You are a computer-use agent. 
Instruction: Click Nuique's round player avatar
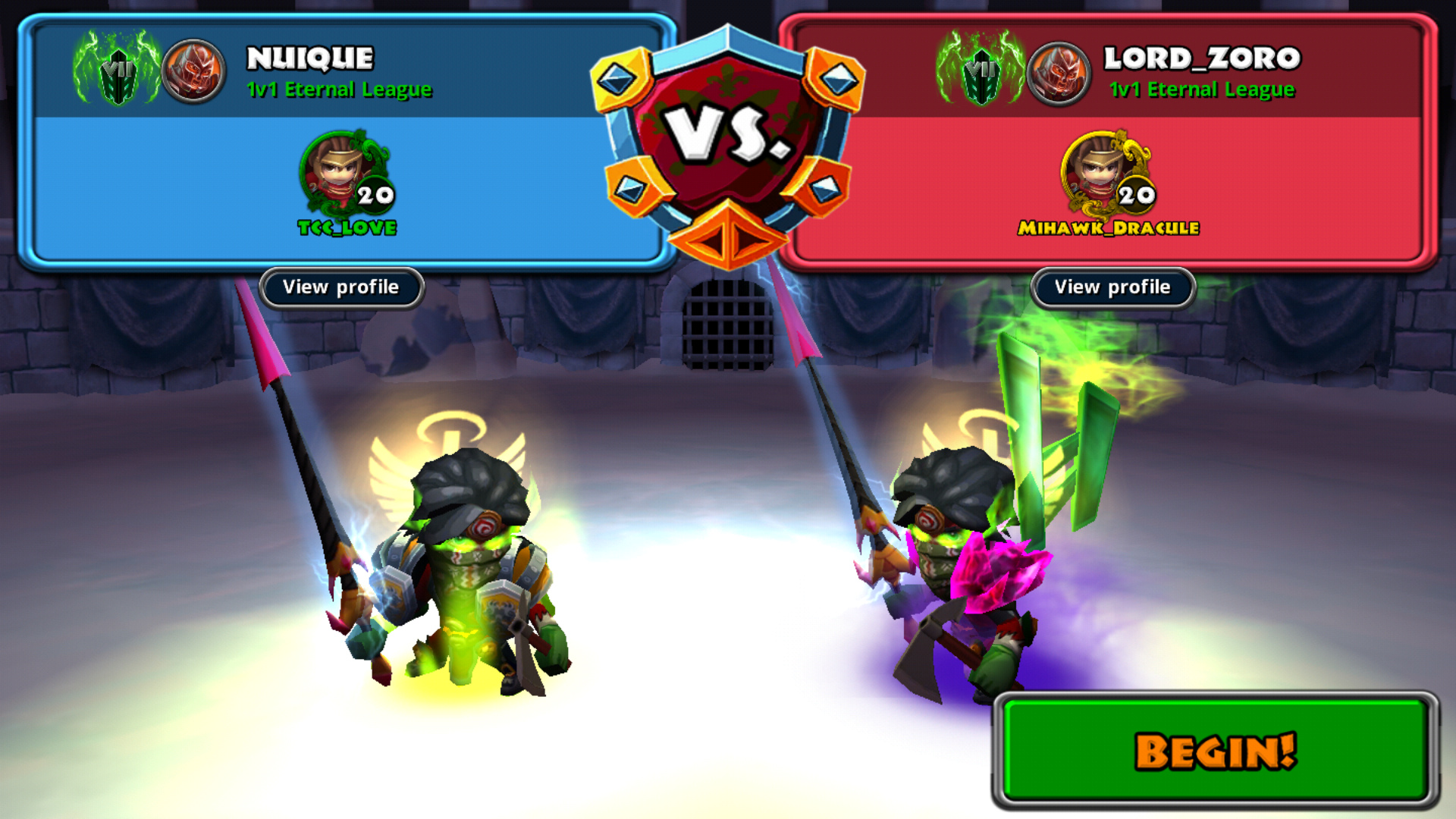[x=193, y=72]
